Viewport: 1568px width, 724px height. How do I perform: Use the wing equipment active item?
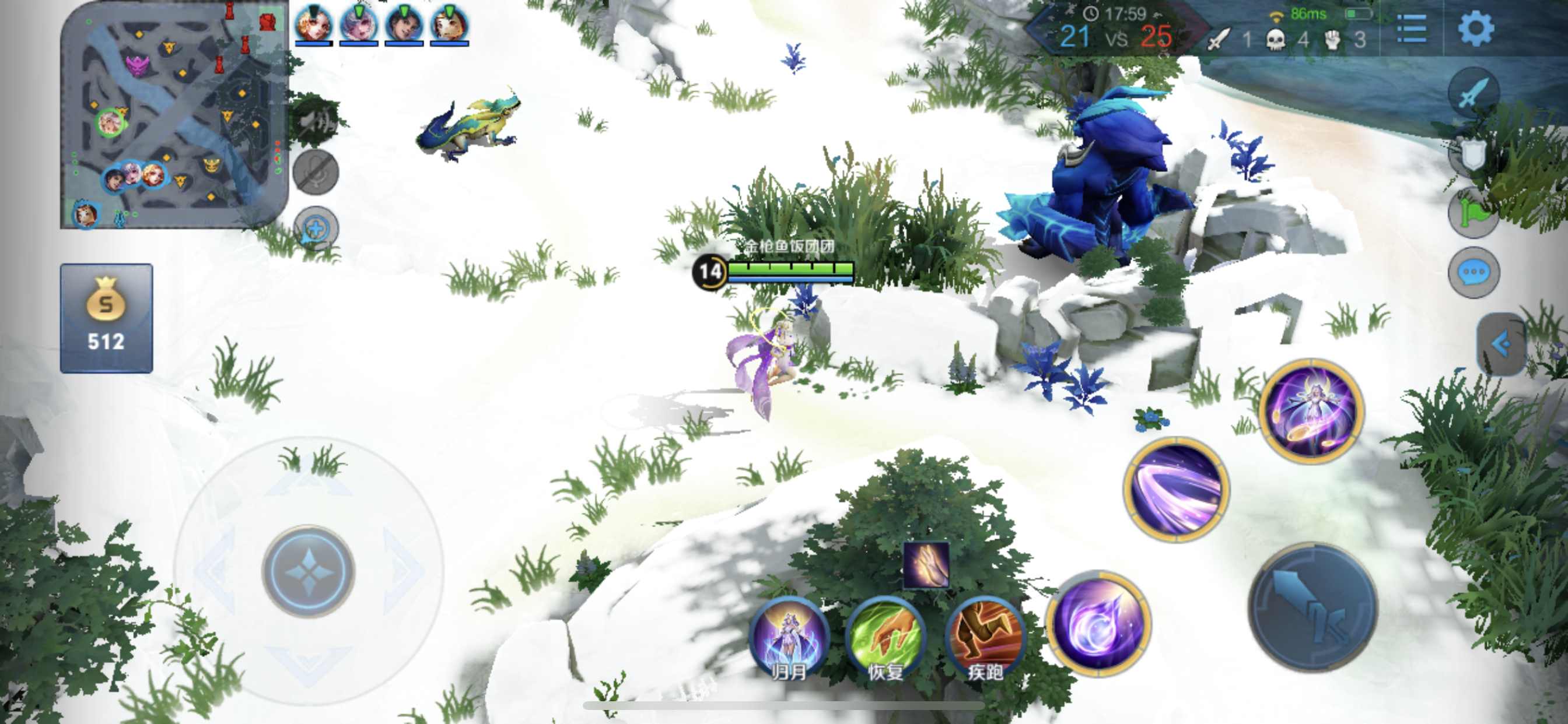pyautogui.click(x=926, y=565)
